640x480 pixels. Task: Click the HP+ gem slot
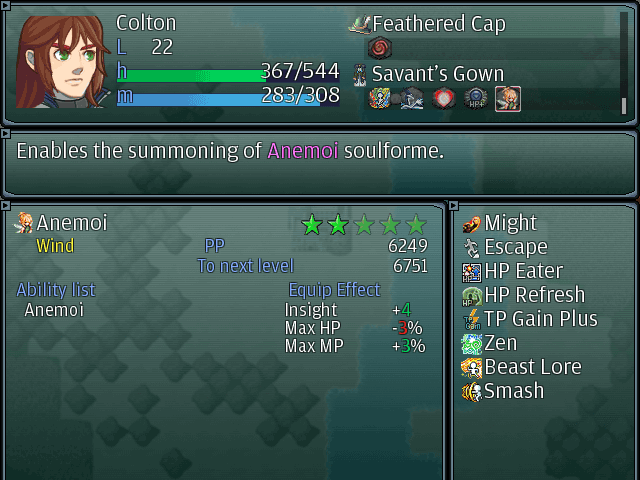click(x=476, y=98)
